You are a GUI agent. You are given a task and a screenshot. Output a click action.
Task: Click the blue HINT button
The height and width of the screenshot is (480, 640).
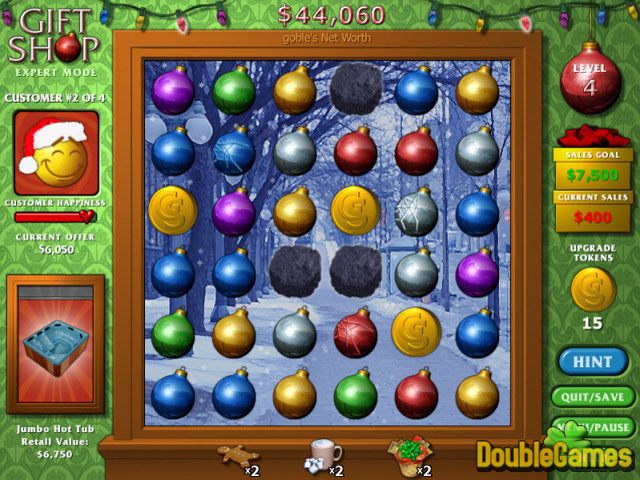[x=594, y=361]
